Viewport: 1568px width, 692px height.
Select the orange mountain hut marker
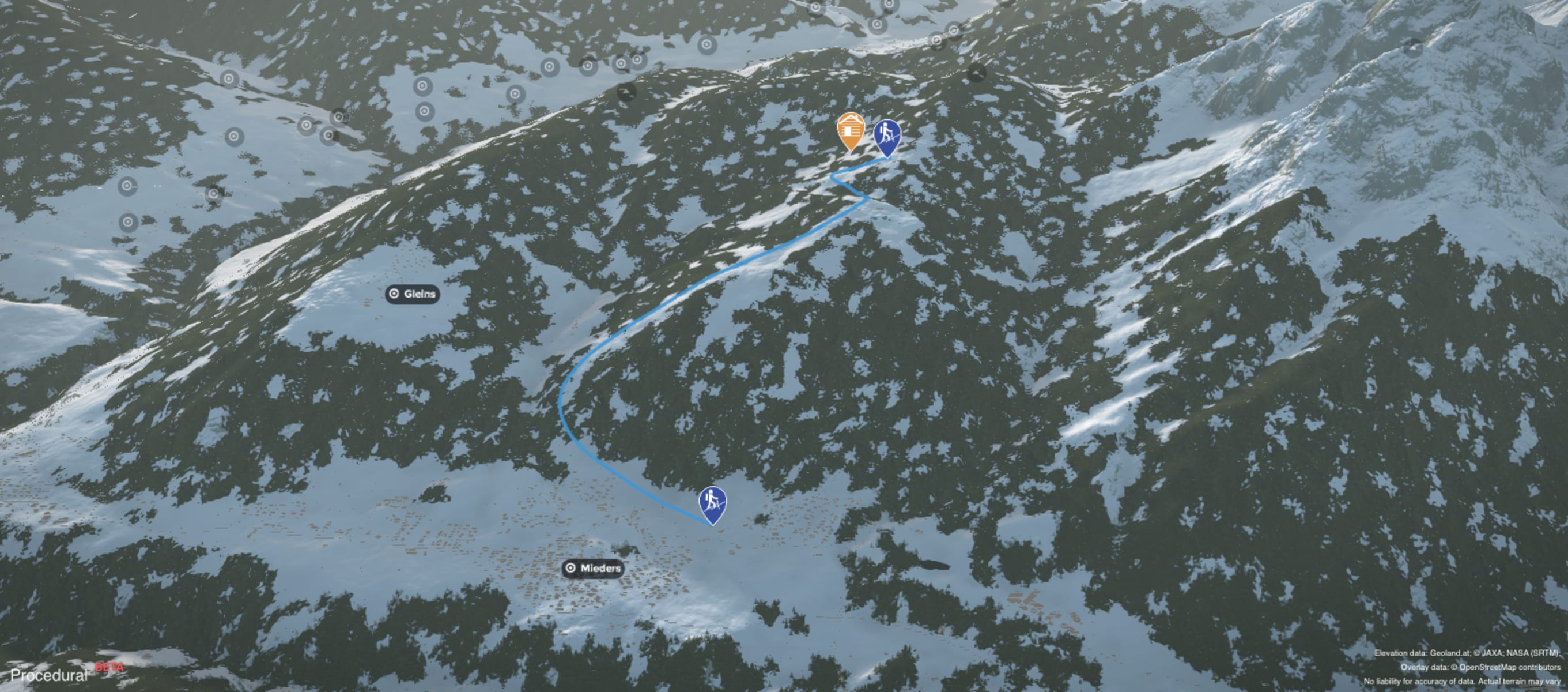coord(851,130)
